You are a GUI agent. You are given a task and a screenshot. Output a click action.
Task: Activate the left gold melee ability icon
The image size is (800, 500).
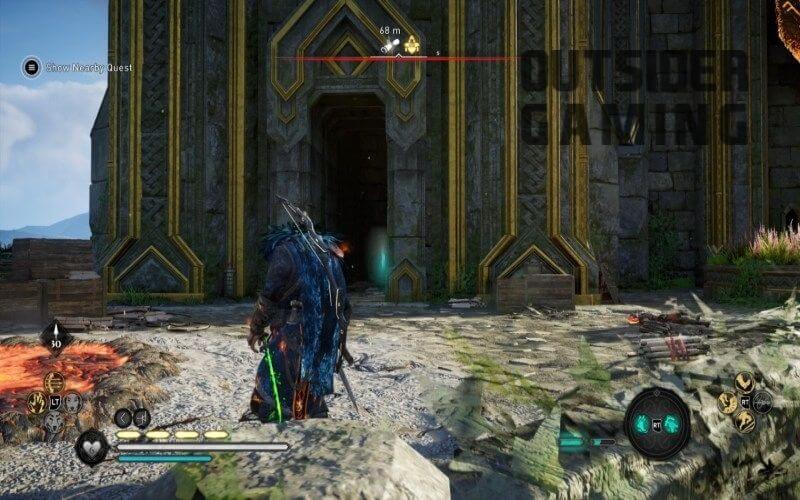726,402
